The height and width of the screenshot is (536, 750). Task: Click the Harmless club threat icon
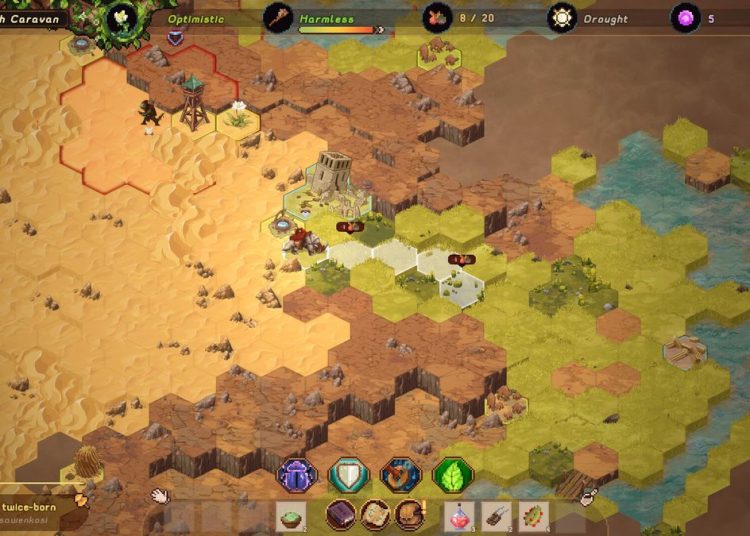pyautogui.click(x=278, y=17)
